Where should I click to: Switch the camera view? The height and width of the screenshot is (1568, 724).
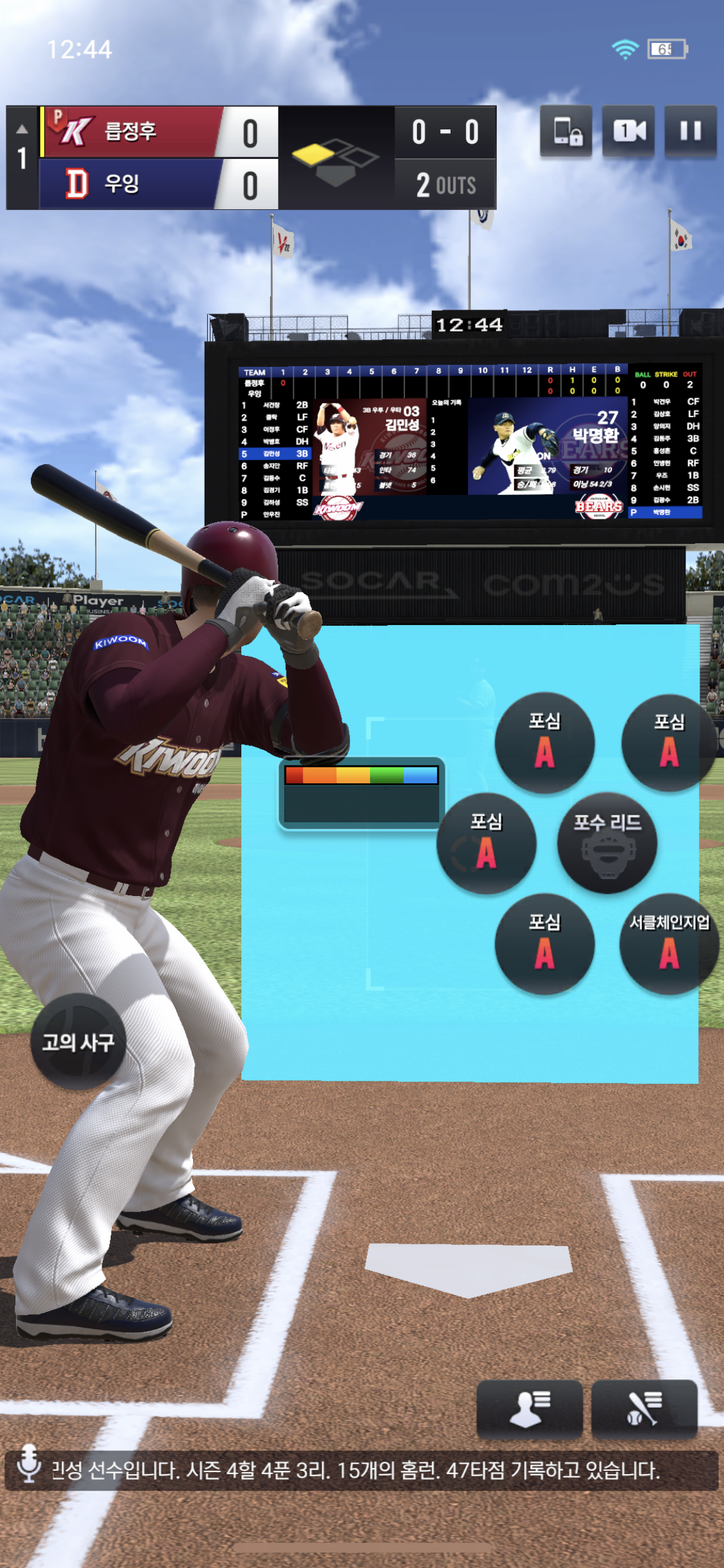628,131
